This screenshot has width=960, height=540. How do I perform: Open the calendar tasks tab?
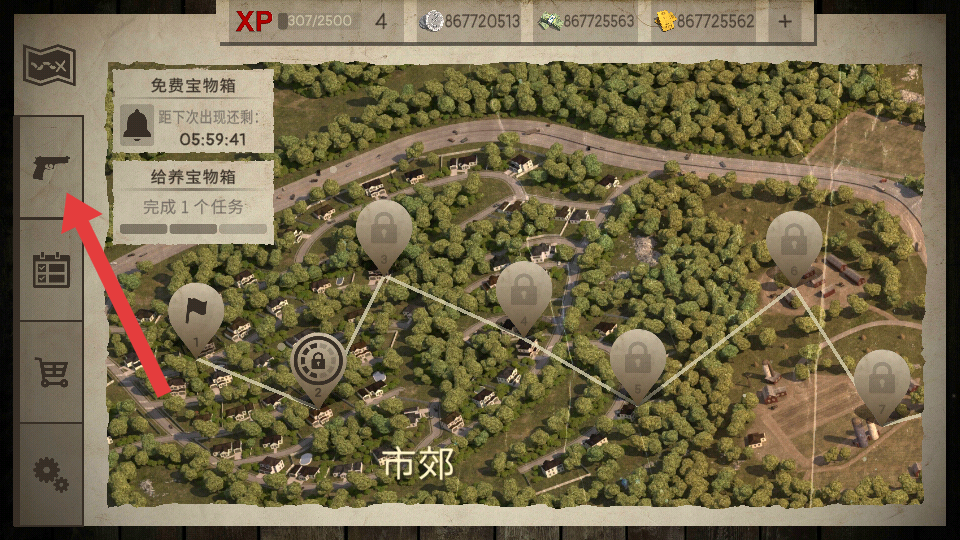point(50,270)
